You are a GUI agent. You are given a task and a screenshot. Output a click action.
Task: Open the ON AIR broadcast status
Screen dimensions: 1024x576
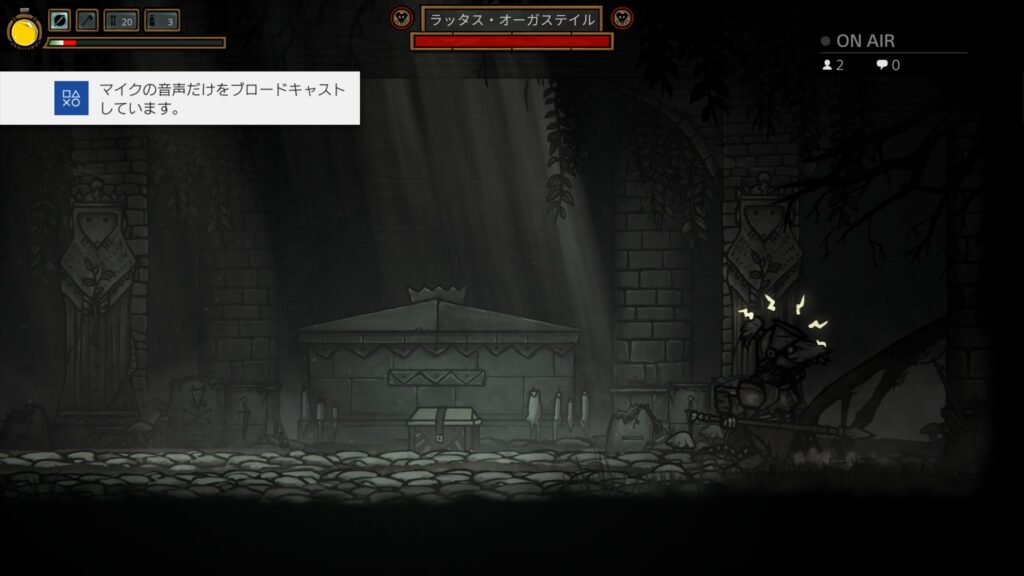pos(858,41)
